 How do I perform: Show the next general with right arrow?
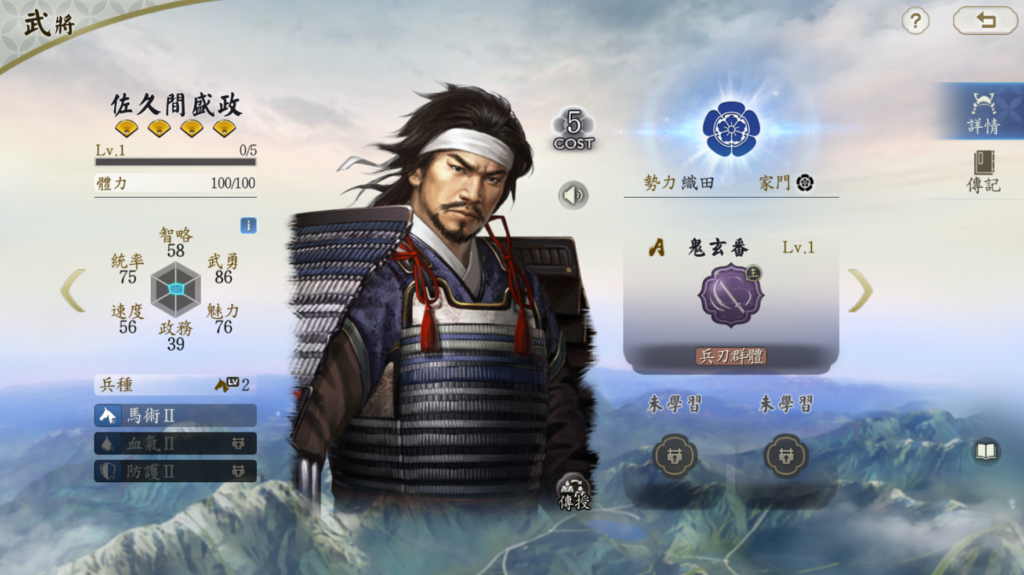point(860,290)
